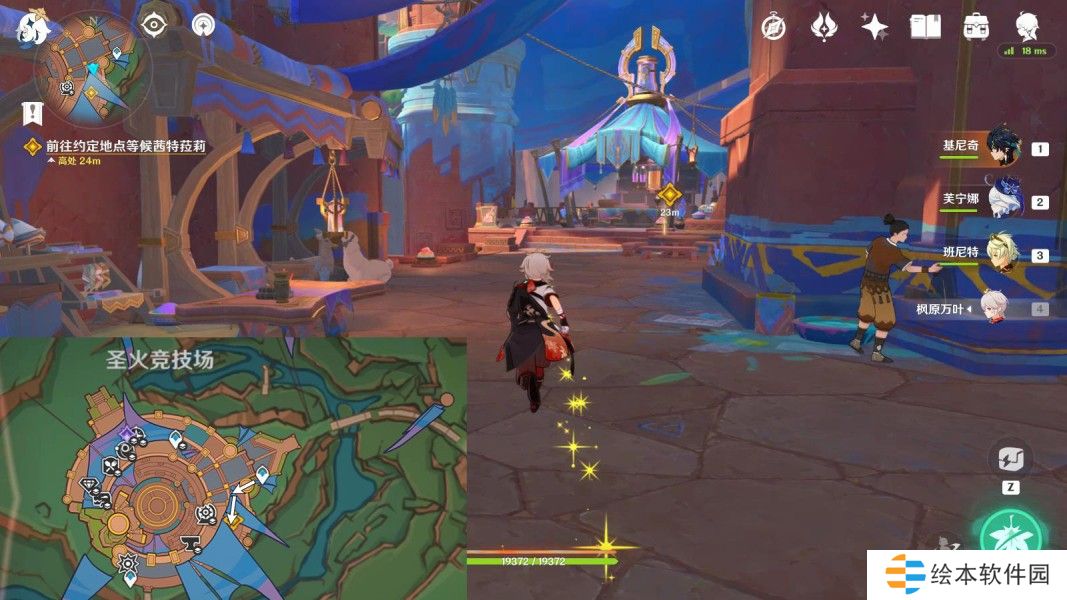Open the circular minimap
The image size is (1067, 600).
pyautogui.click(x=93, y=68)
